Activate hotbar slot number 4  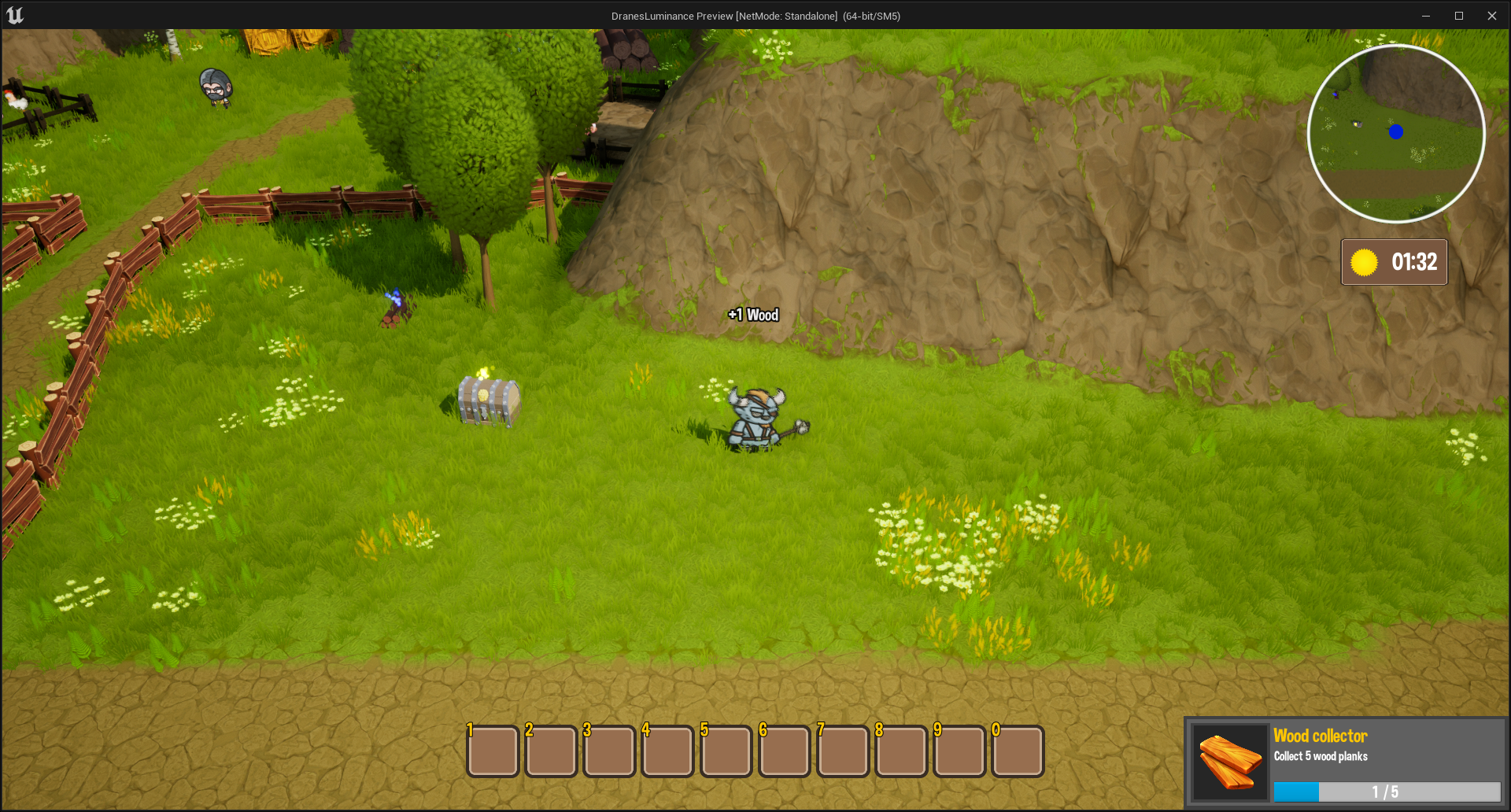pyautogui.click(x=667, y=751)
